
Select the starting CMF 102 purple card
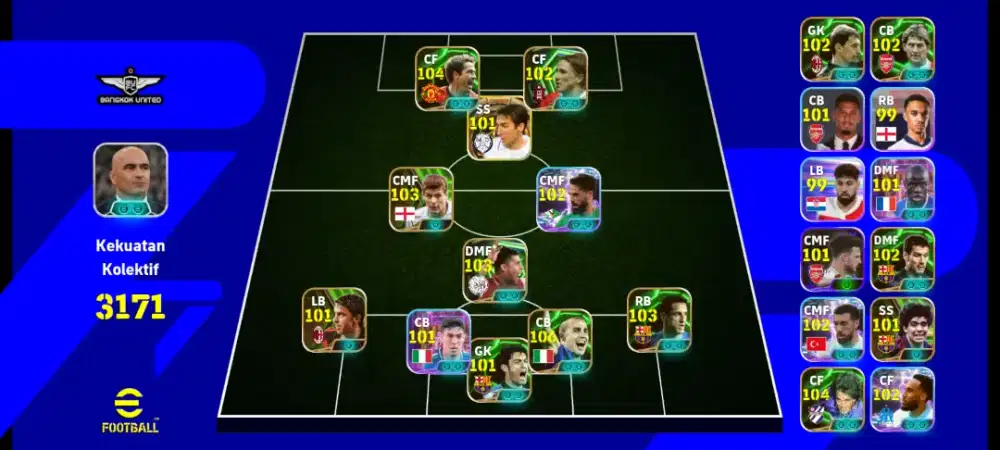[x=568, y=199]
